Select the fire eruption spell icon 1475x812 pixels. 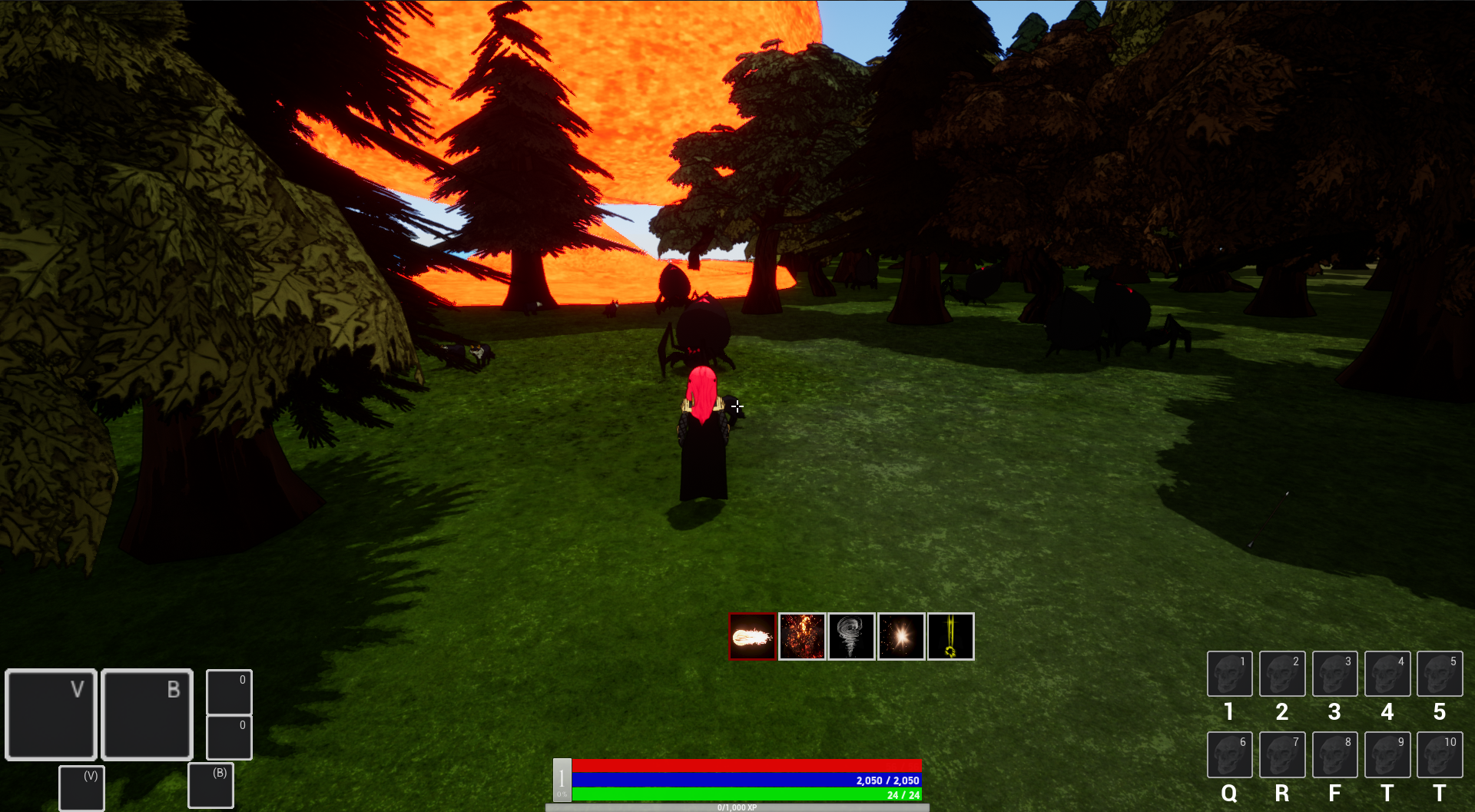point(802,636)
